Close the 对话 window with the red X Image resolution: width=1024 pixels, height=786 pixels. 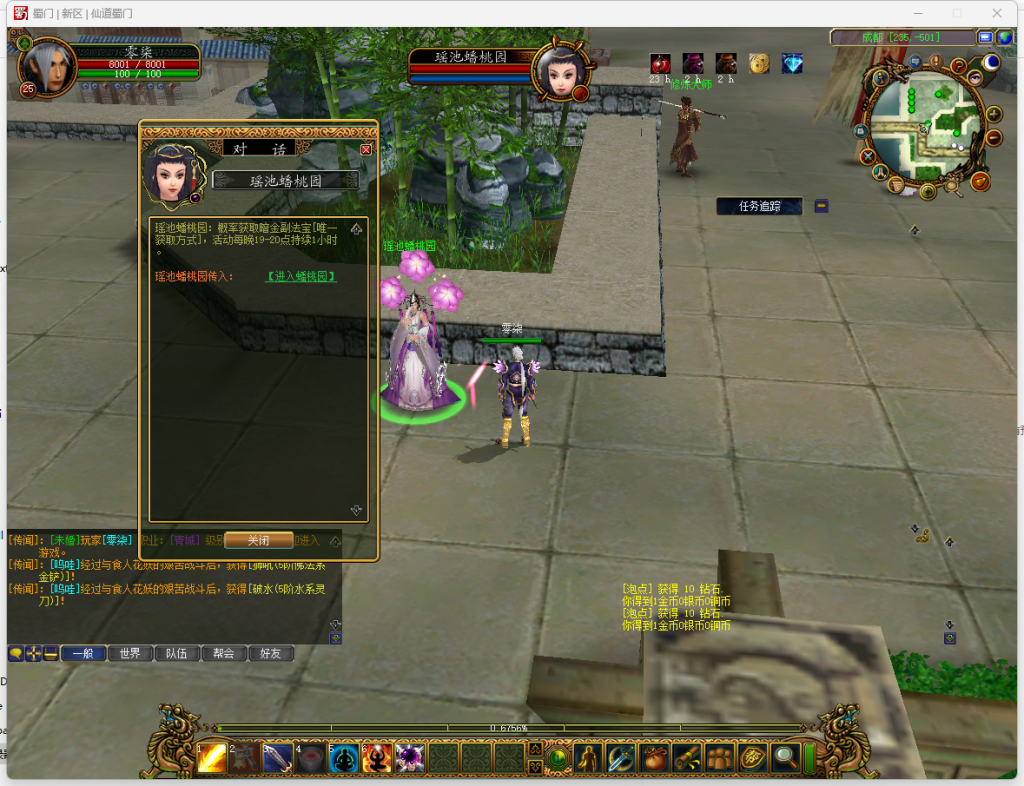pos(366,149)
